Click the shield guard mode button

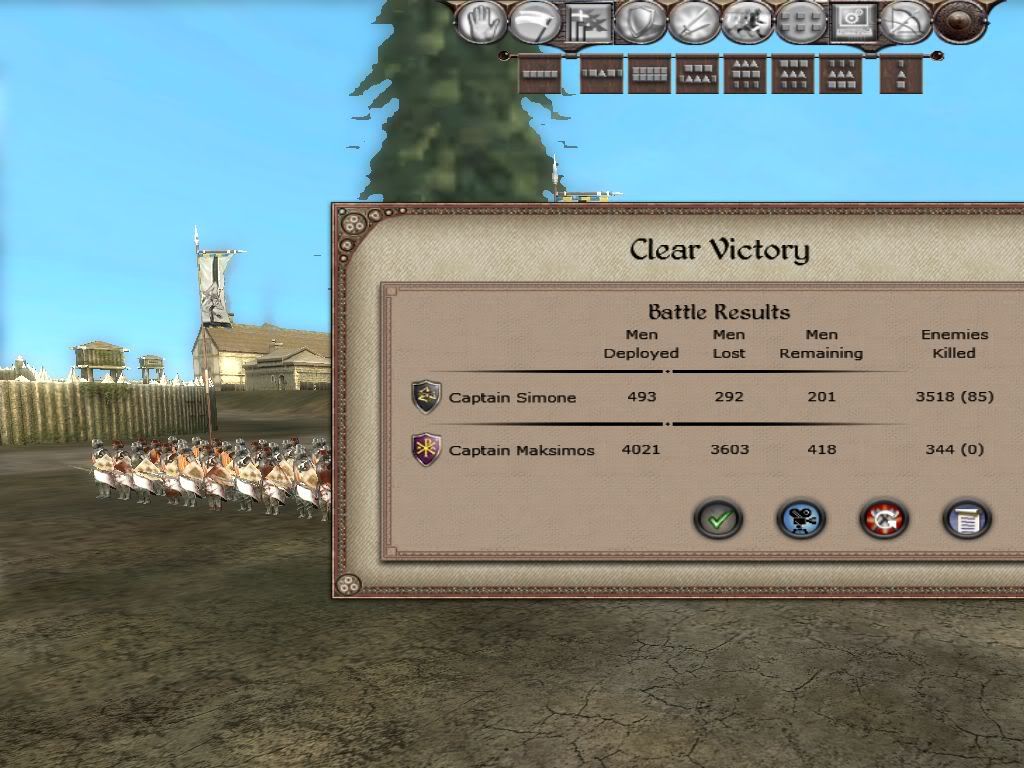[x=641, y=22]
